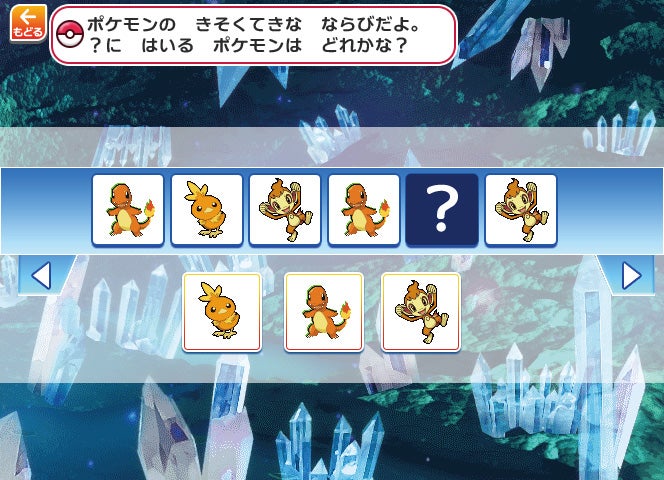Choose the Charmander answer card

click(323, 311)
